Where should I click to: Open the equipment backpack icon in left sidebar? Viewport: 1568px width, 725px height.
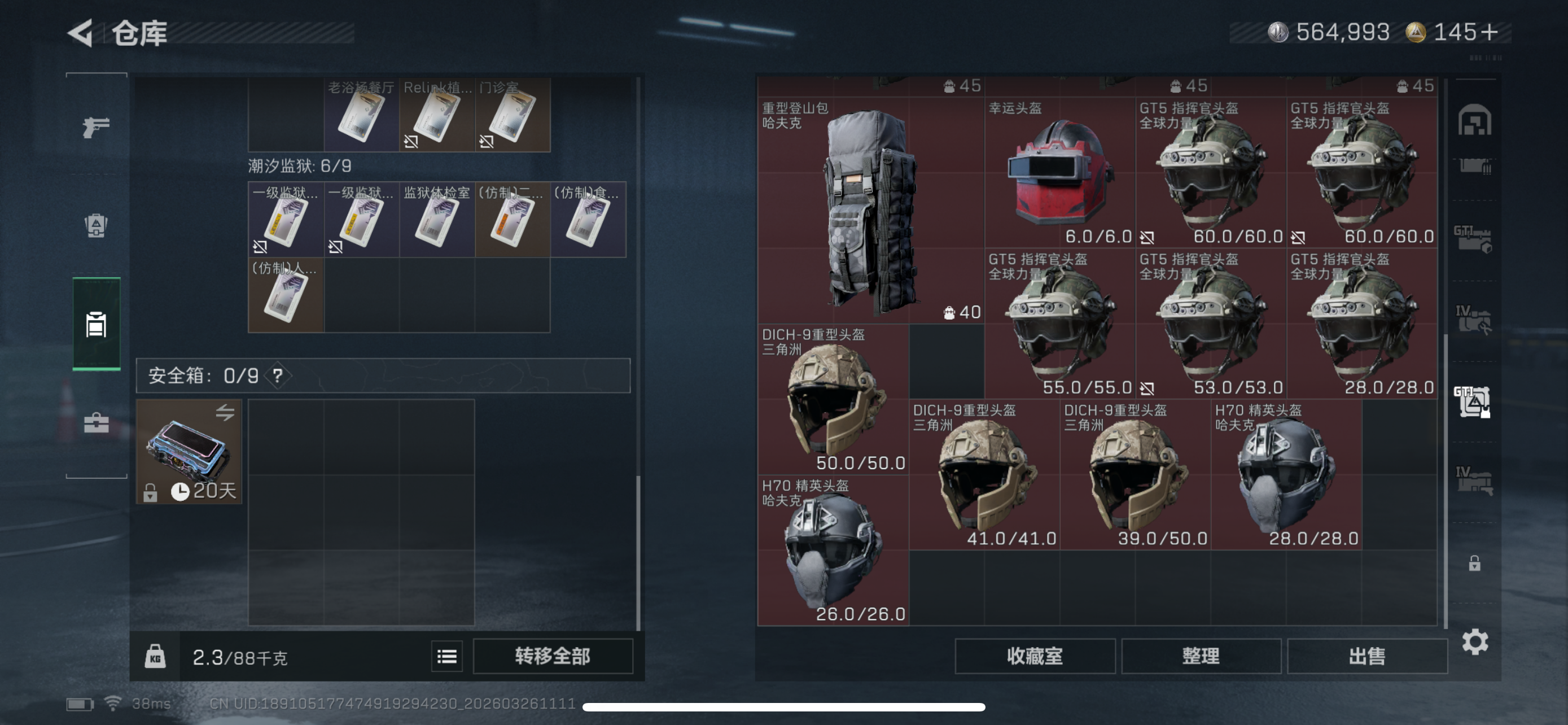[98, 225]
